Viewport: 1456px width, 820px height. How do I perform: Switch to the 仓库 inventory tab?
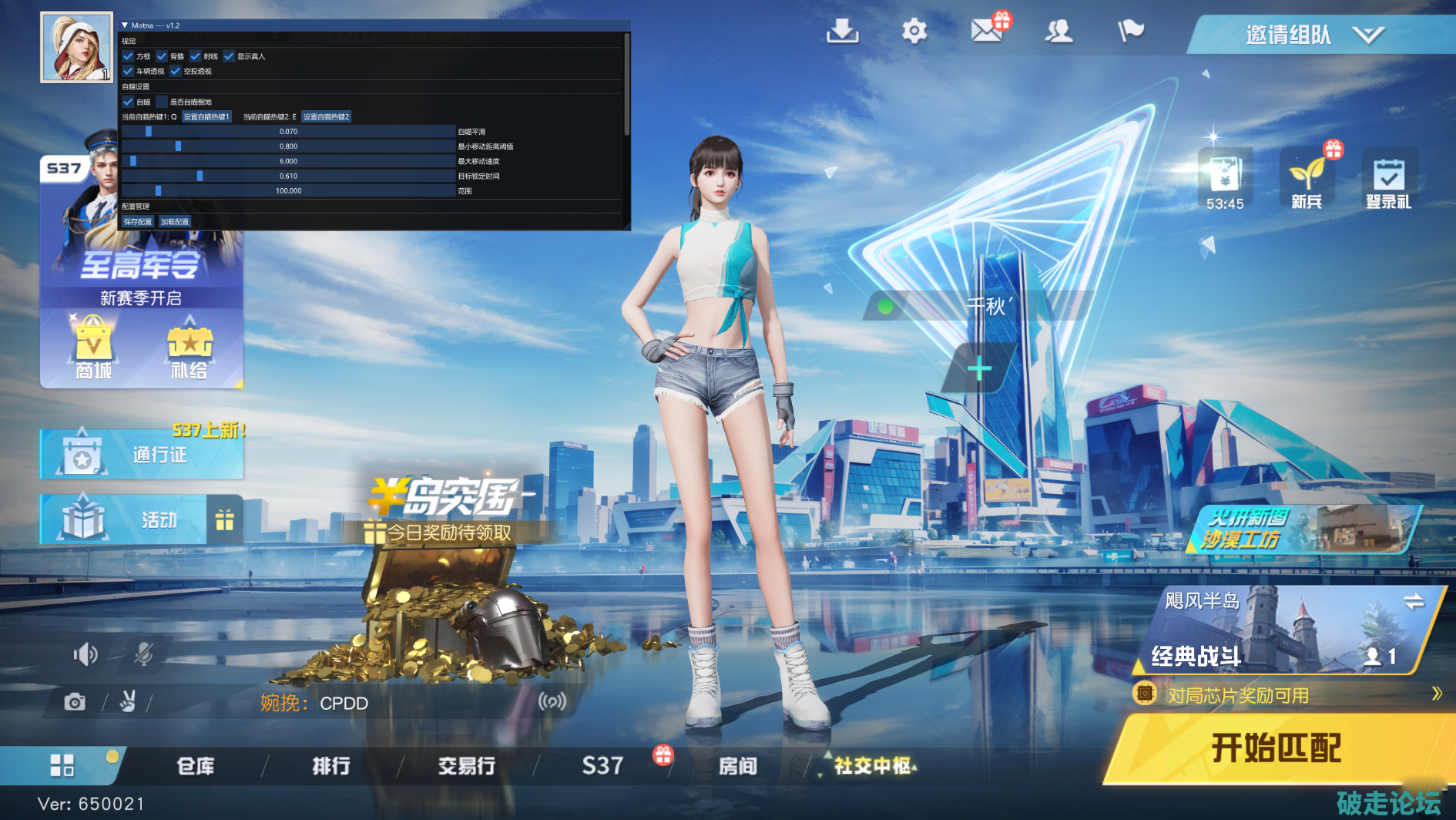pos(196,766)
